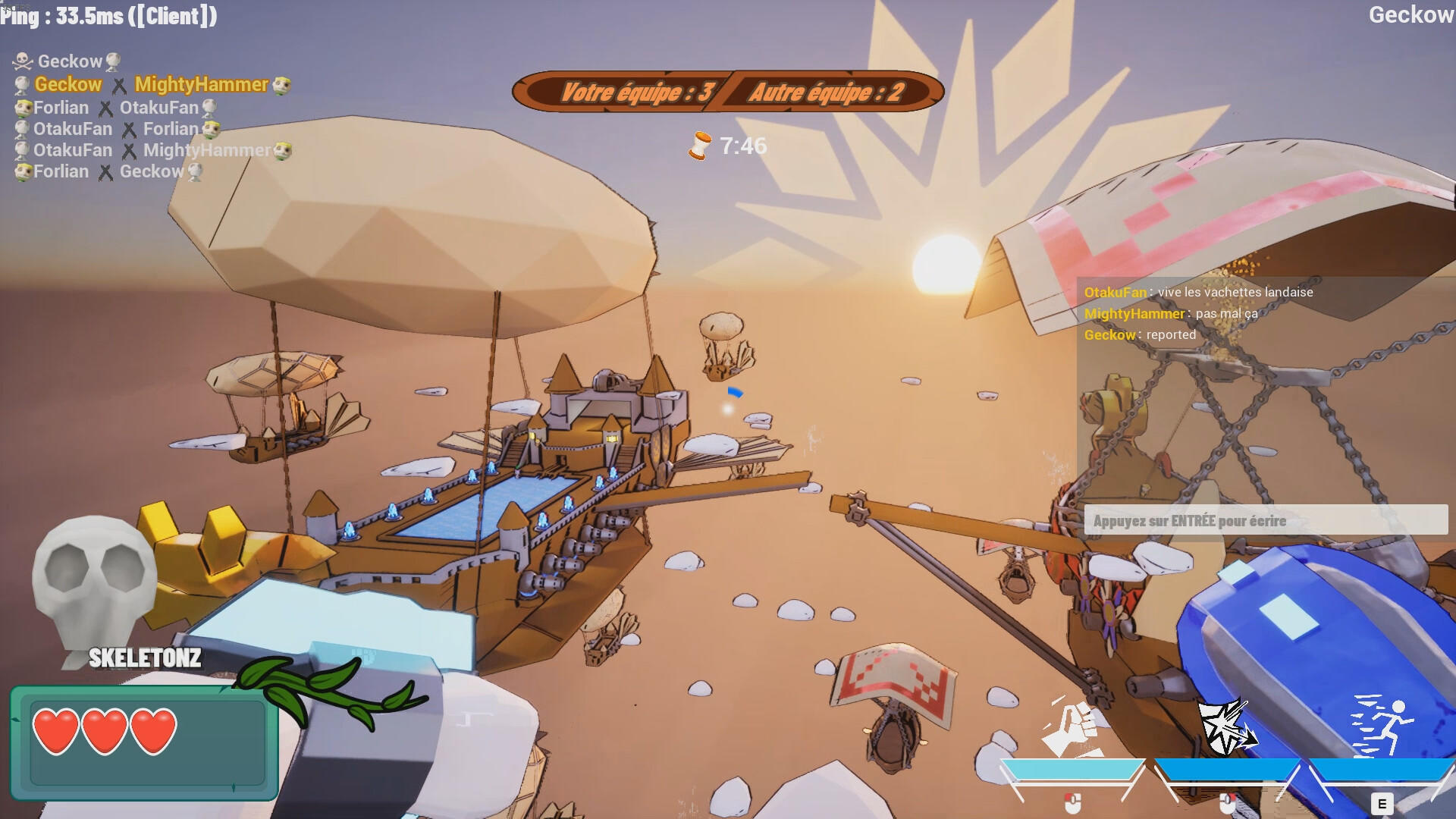The height and width of the screenshot is (819, 1456).
Task: Click the skeleton icon before OtakuFan's name
Action: 20,129
